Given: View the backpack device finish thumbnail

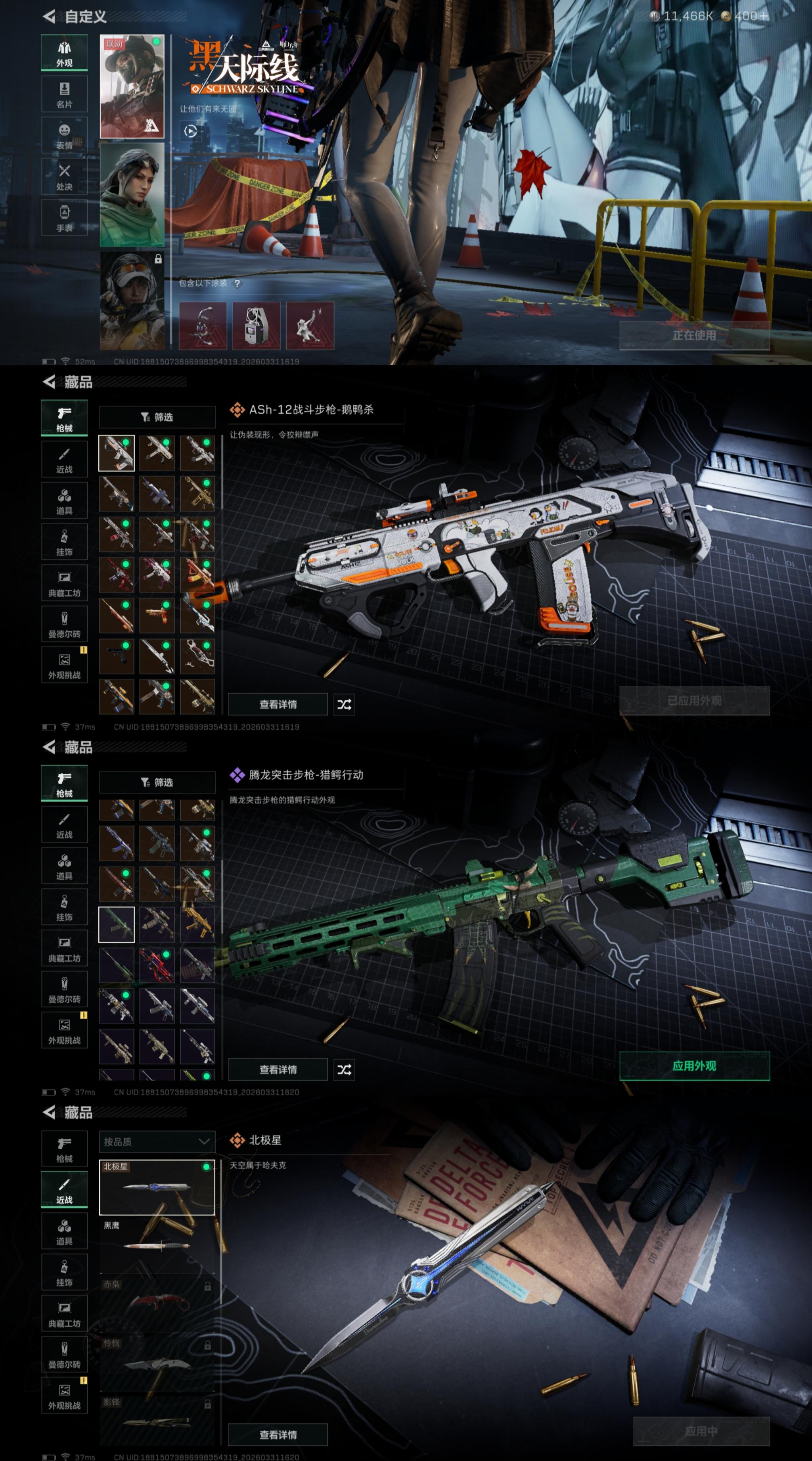Looking at the screenshot, I should point(256,326).
